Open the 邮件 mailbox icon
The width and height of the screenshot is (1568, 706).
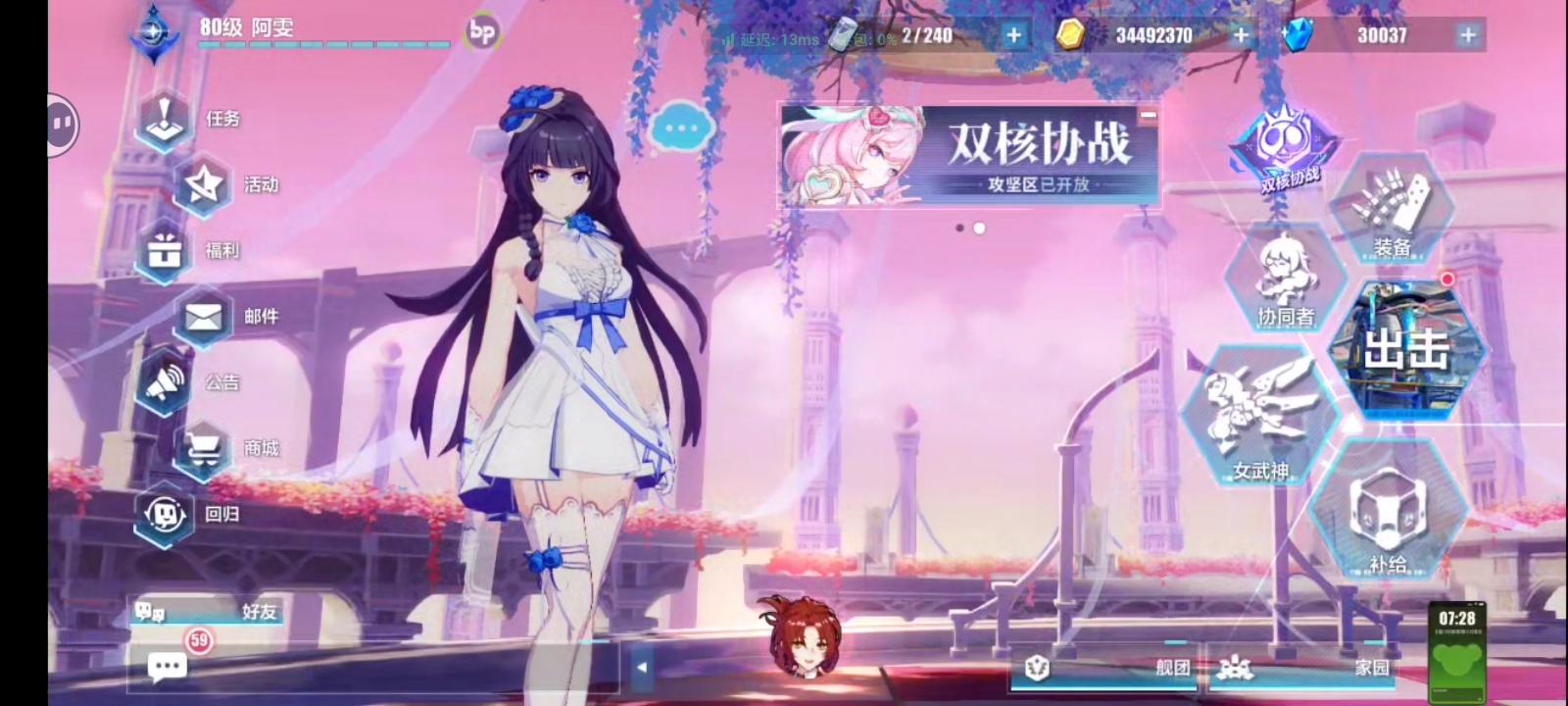[203, 316]
